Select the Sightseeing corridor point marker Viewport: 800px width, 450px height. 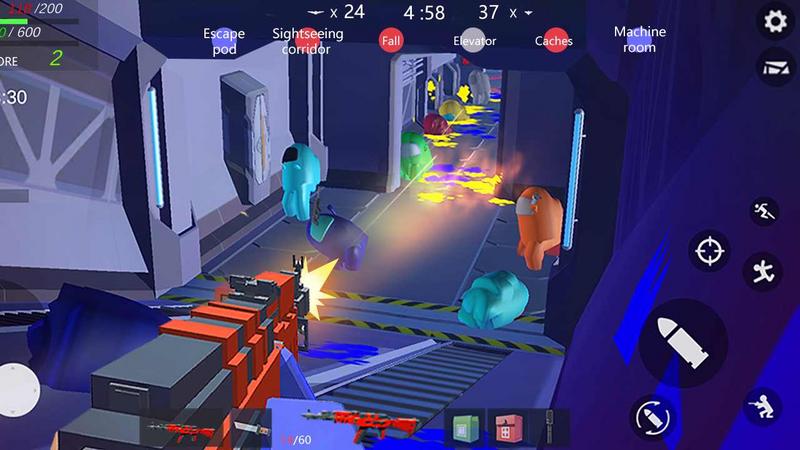pos(307,41)
